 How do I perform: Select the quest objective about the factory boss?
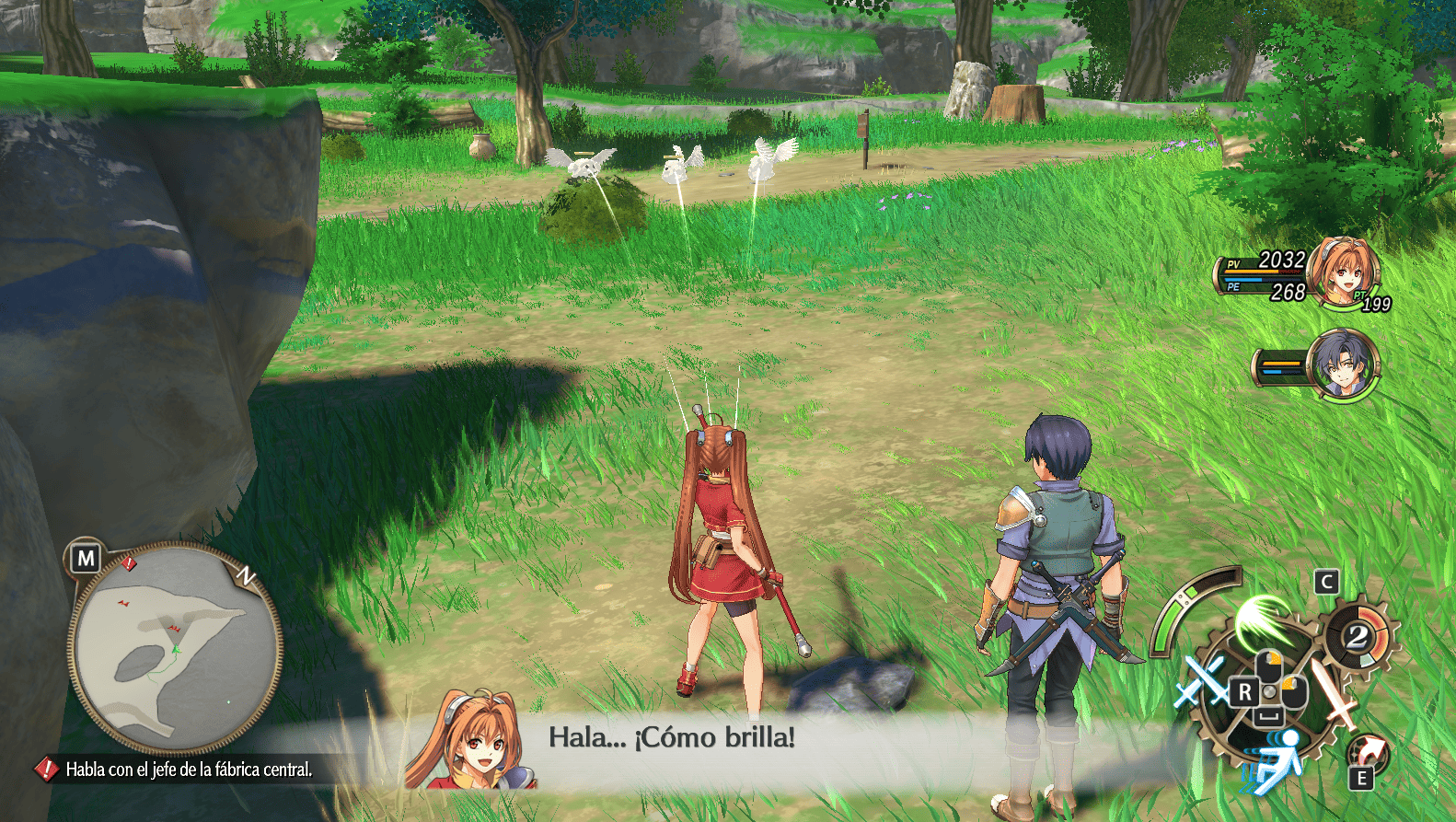pyautogui.click(x=189, y=770)
